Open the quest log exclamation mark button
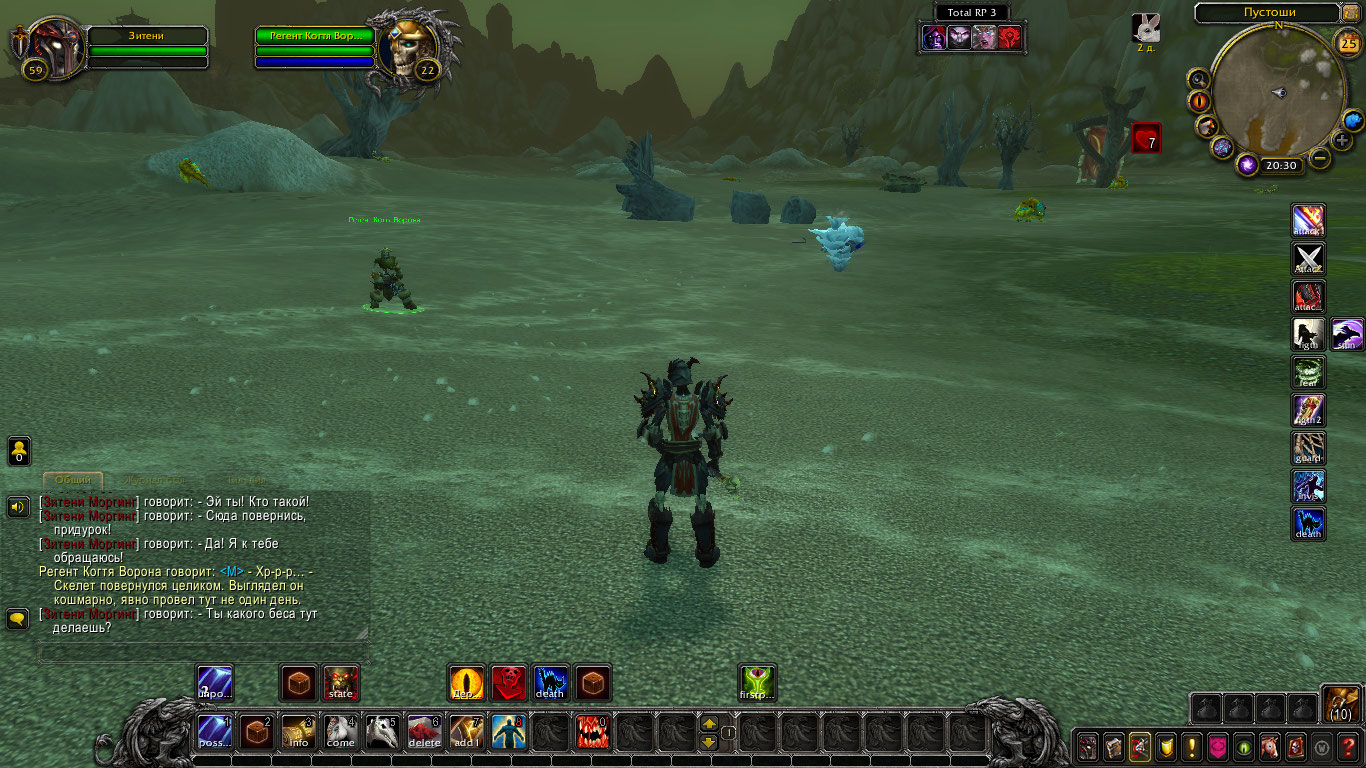Viewport: 1366px width, 768px height. [1191, 746]
